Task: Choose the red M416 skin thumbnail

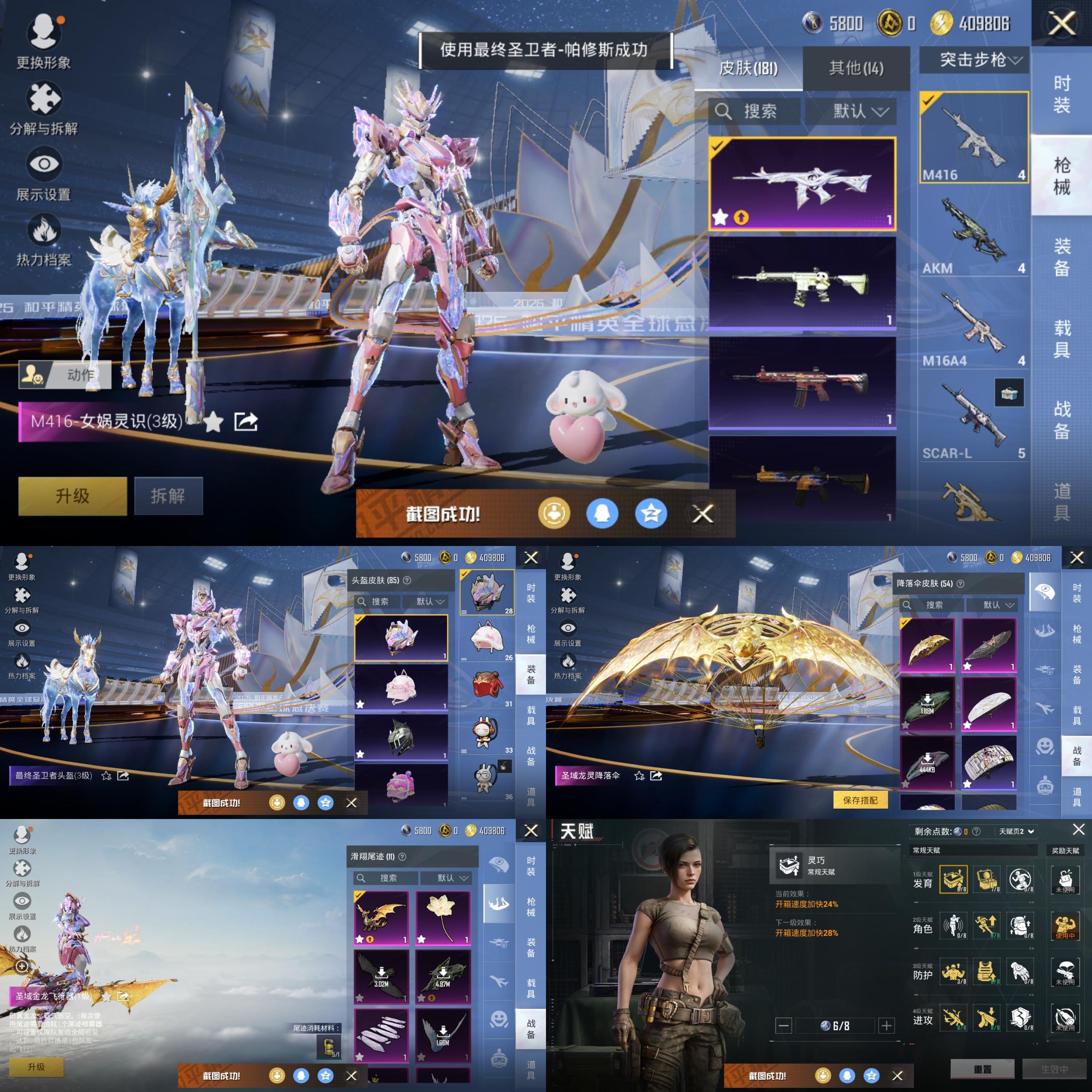Action: [x=802, y=382]
